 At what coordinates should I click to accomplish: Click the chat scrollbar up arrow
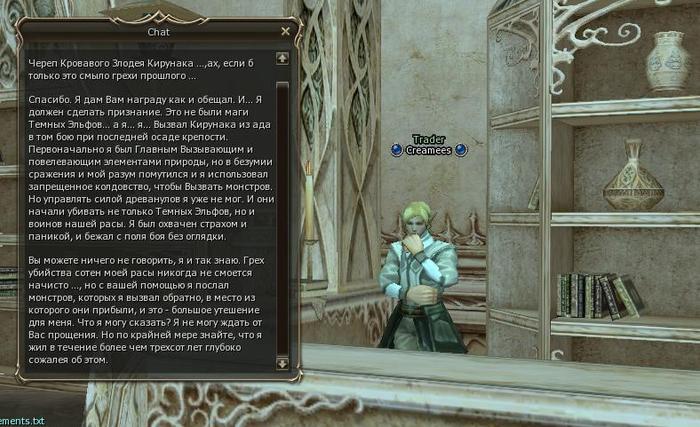282,58
